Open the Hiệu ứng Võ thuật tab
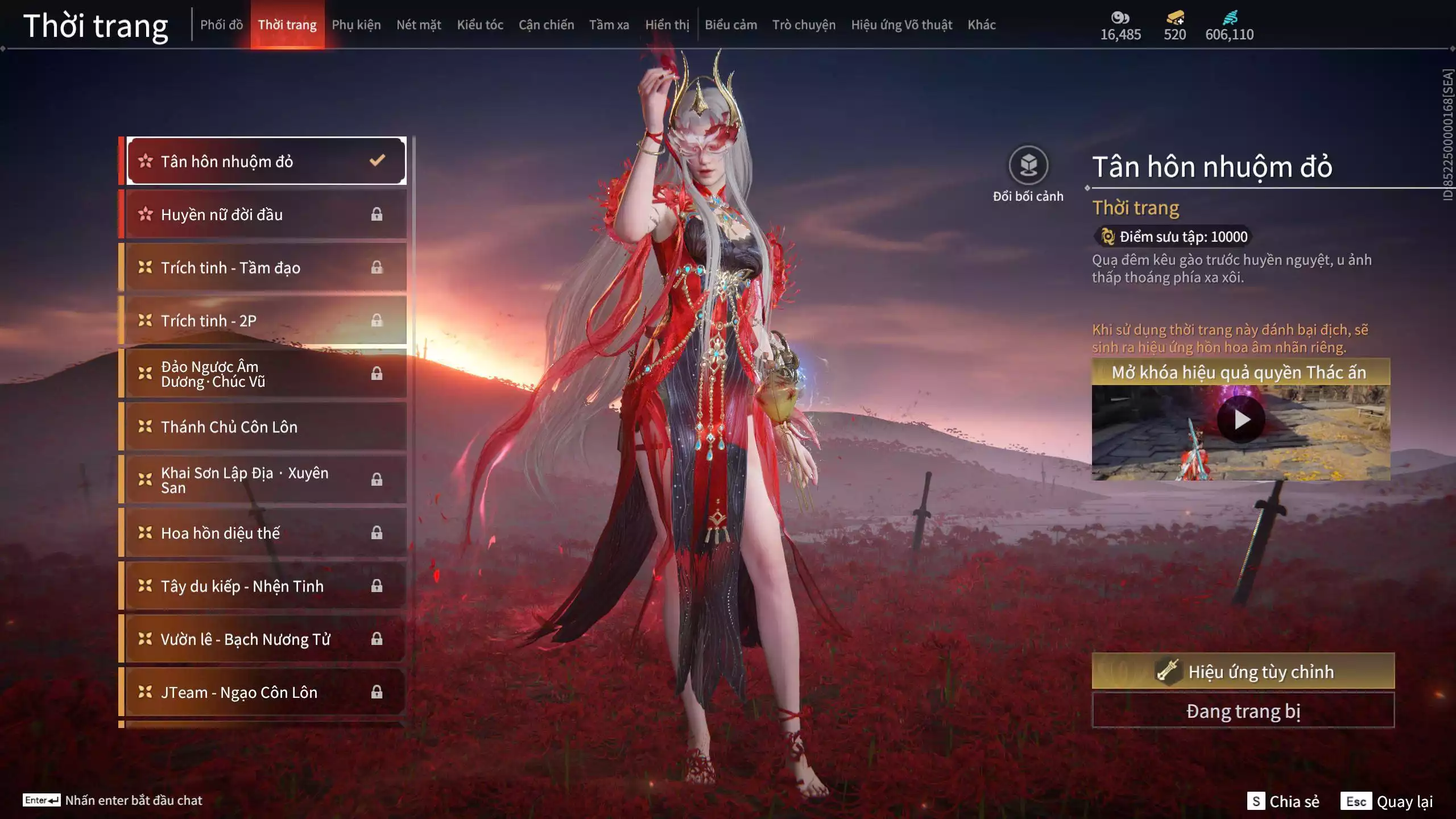The width and height of the screenshot is (1456, 819). pos(901,25)
